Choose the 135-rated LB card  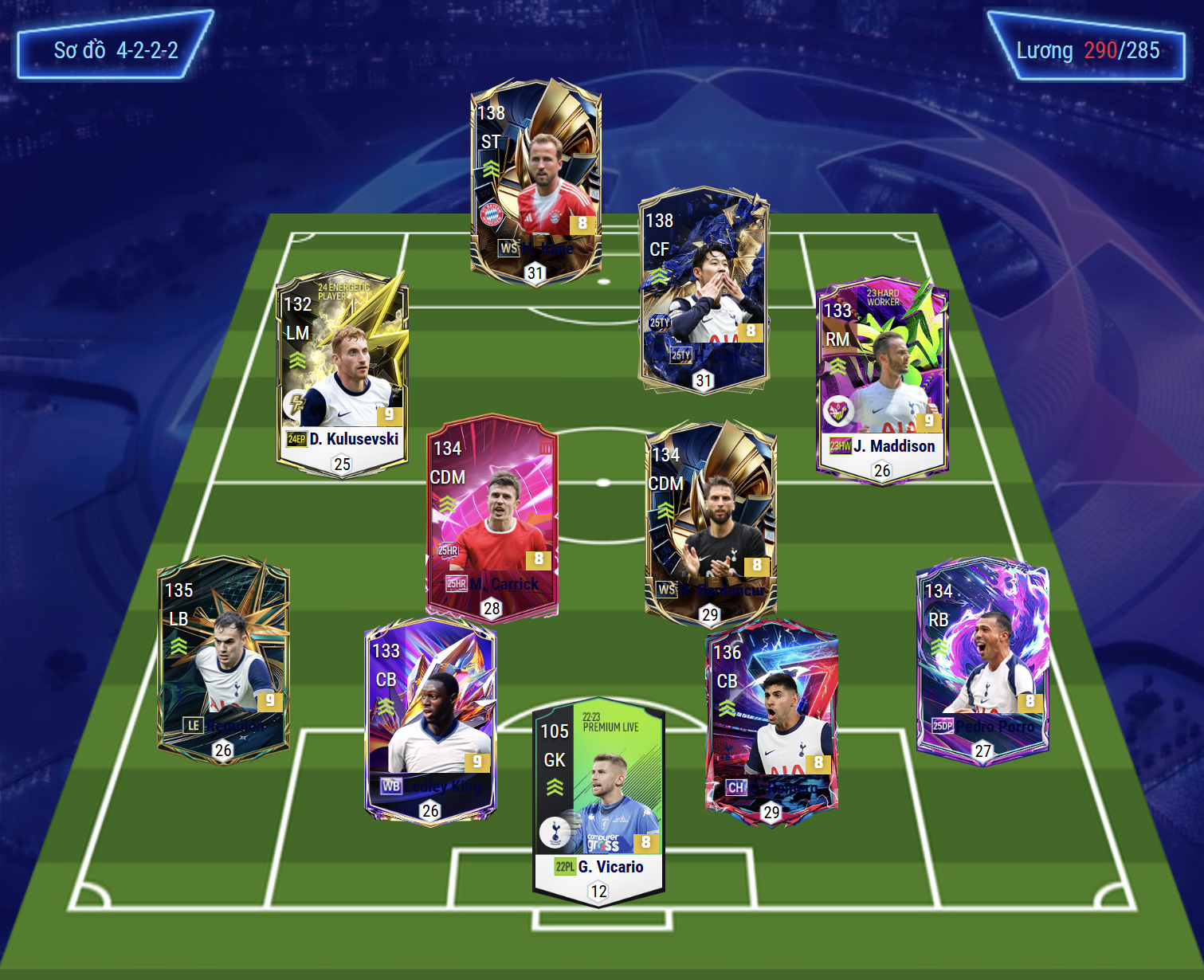[x=223, y=658]
